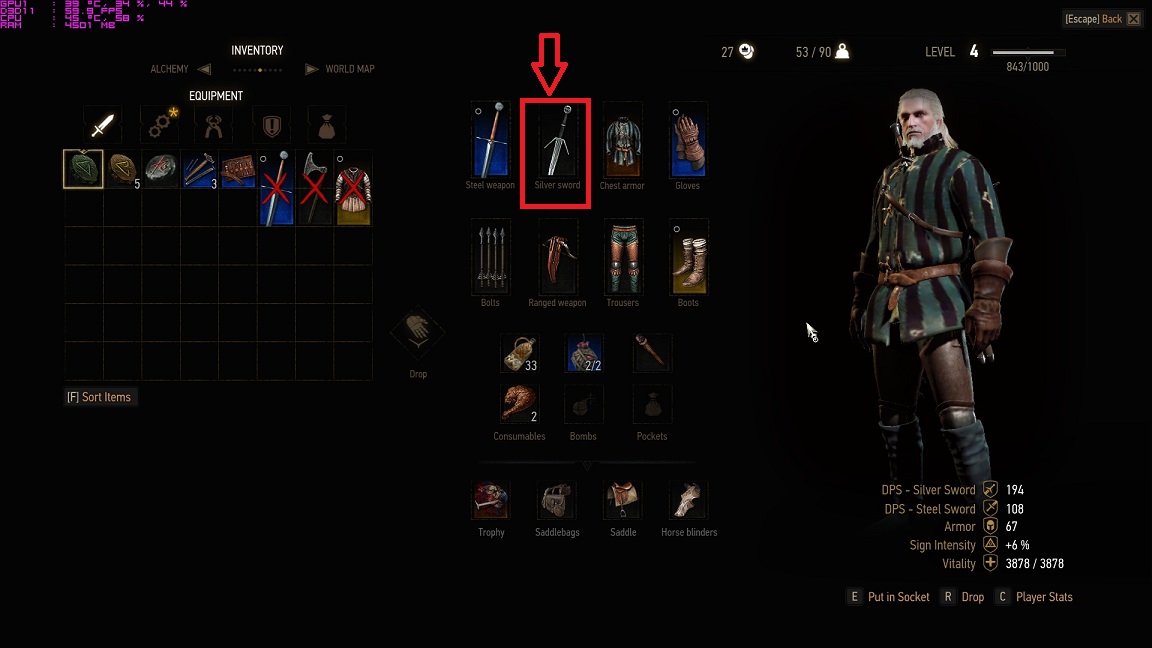Switch to the weapons tab with sword icon
The height and width of the screenshot is (648, 1152).
click(102, 126)
